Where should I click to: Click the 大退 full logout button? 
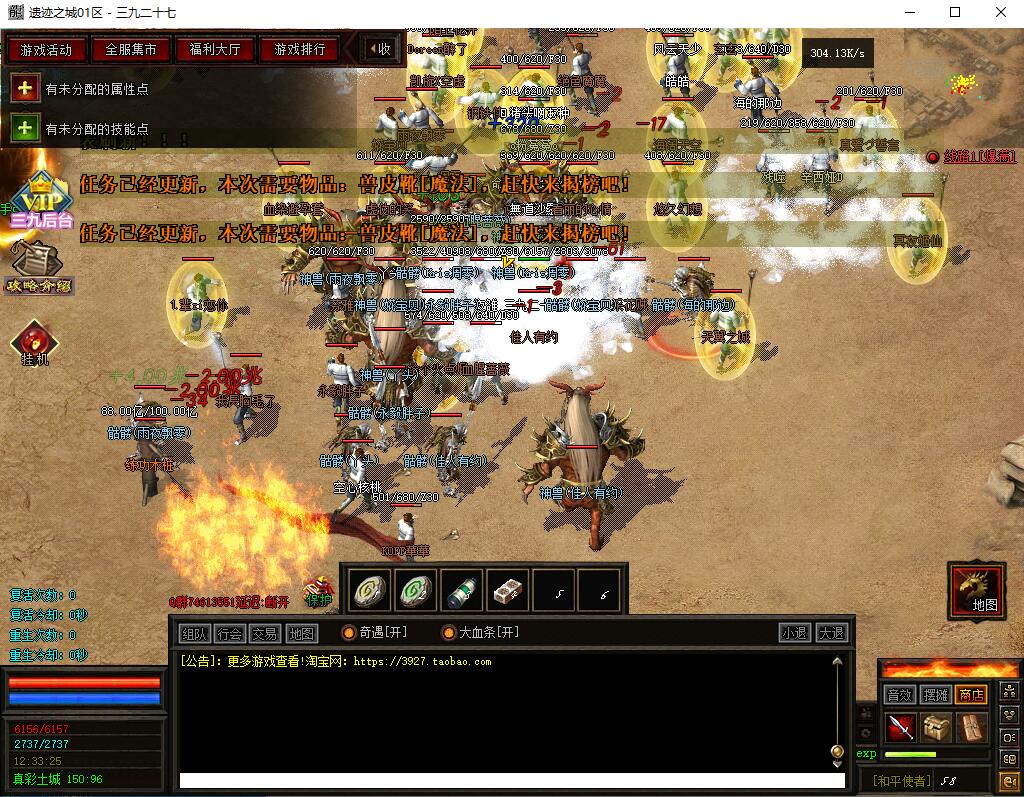coord(831,633)
